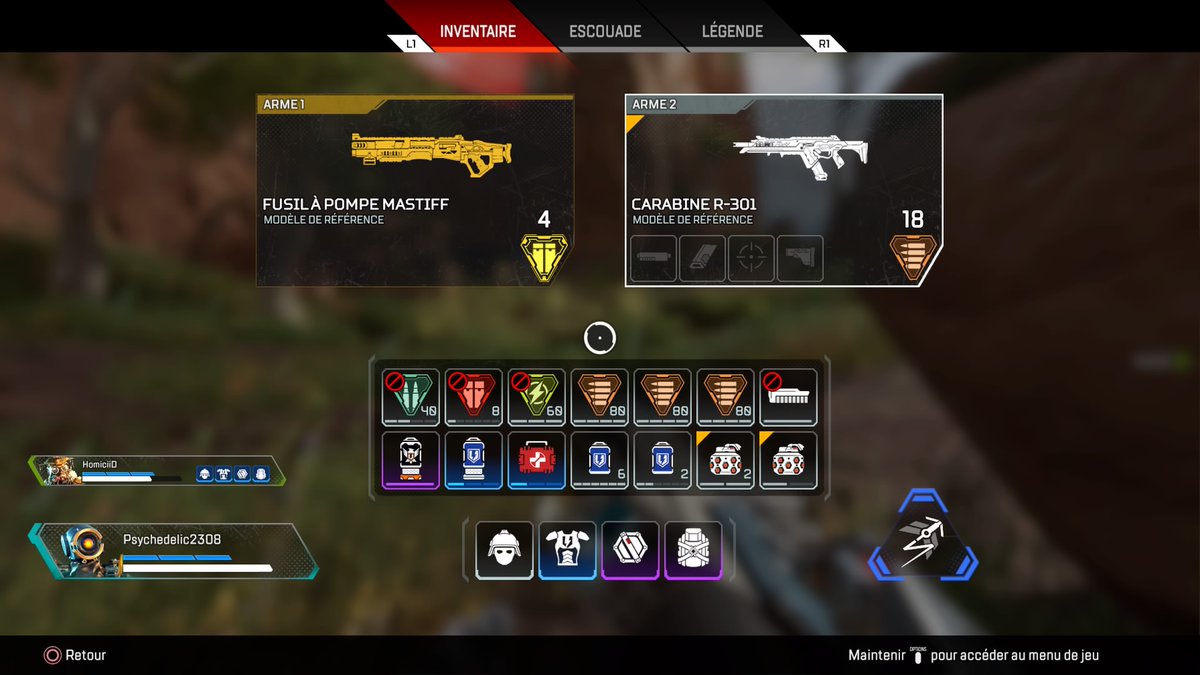Viewport: 1200px width, 675px height.
Task: Select teammate HomiciiD's squad banner
Action: coord(155,471)
